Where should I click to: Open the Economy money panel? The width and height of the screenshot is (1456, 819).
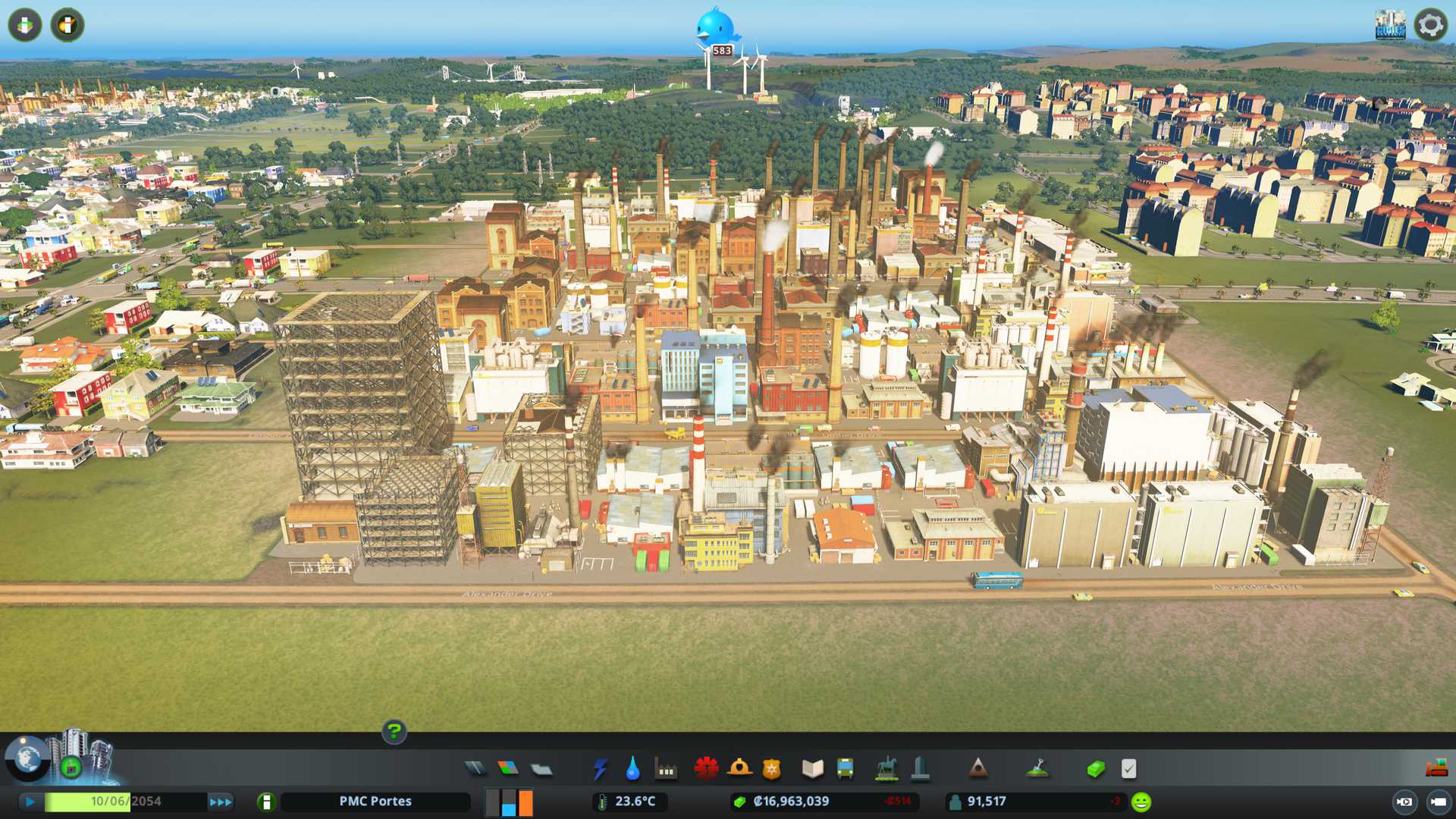point(1096,769)
